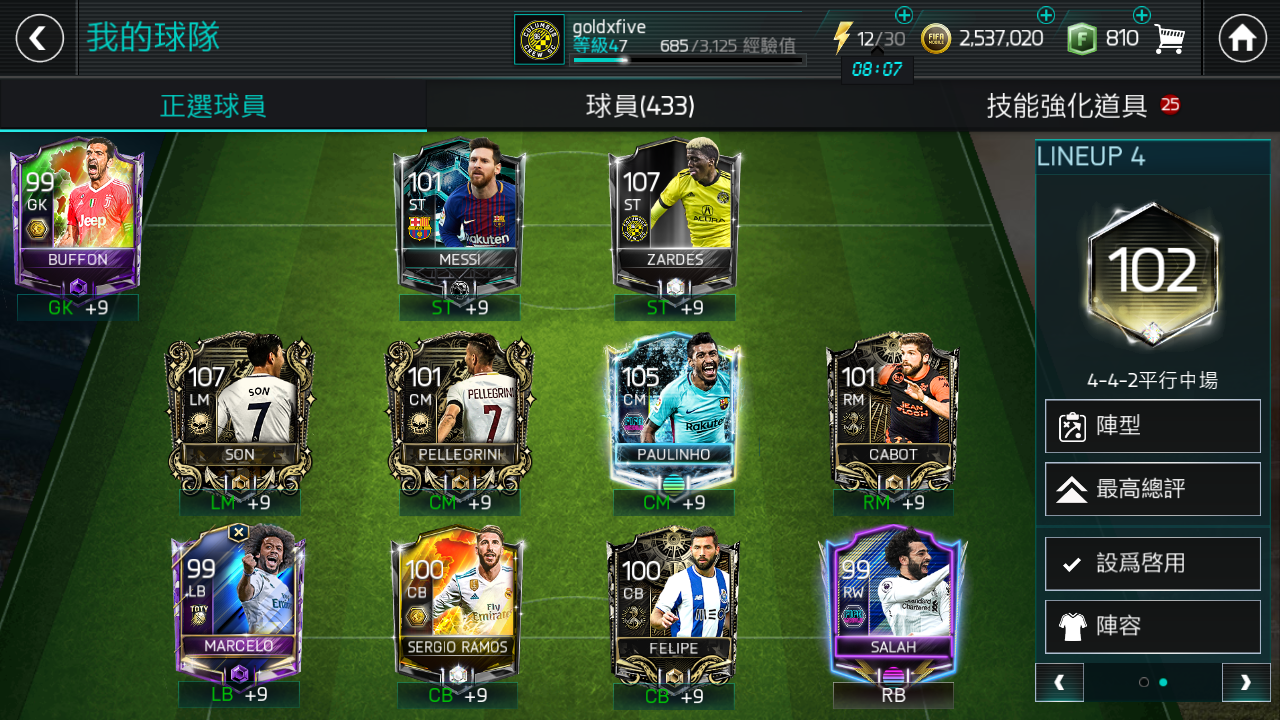
Task: Open the 陣型 formation panel
Action: click(1152, 425)
